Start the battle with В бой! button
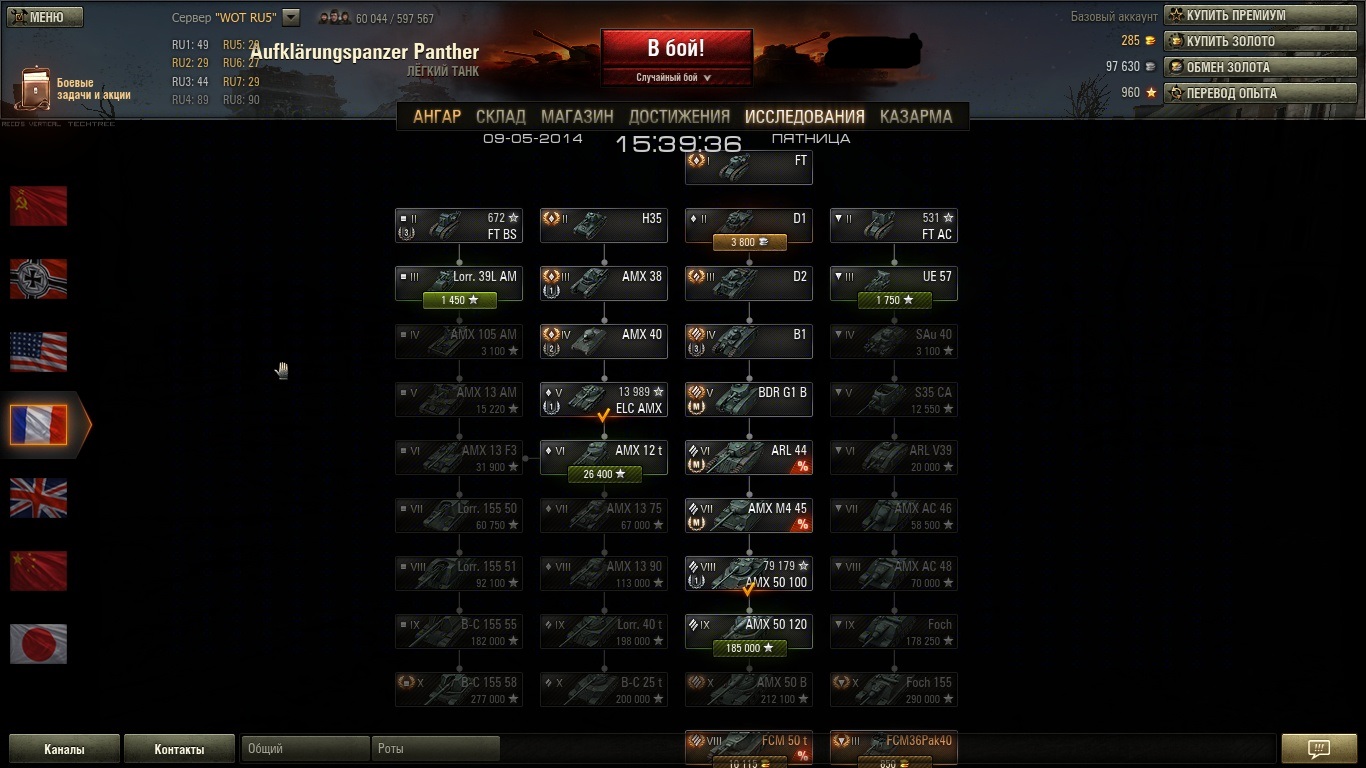Viewport: 1366px width, 768px height. point(676,48)
